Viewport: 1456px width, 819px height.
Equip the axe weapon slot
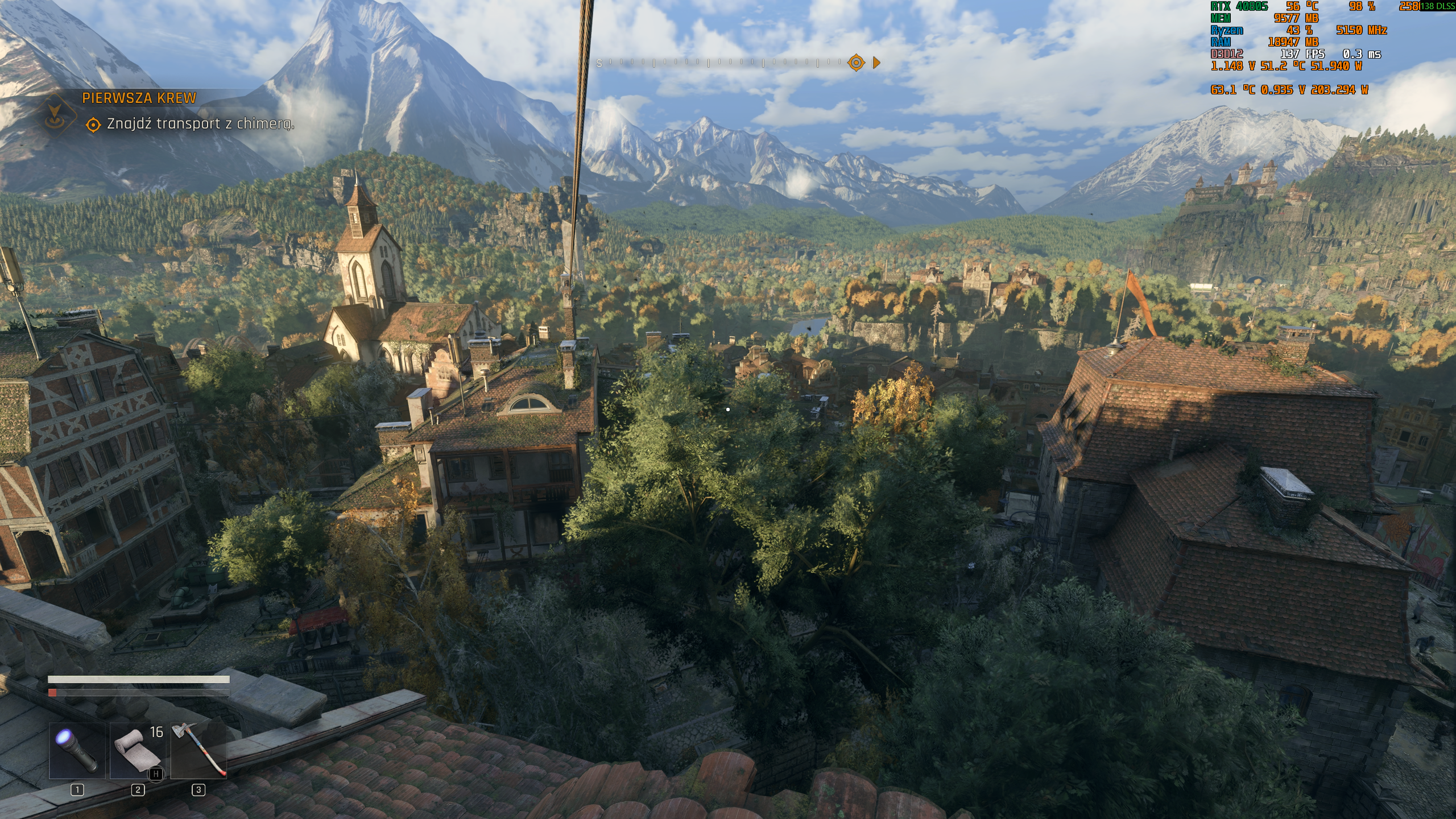(198, 751)
